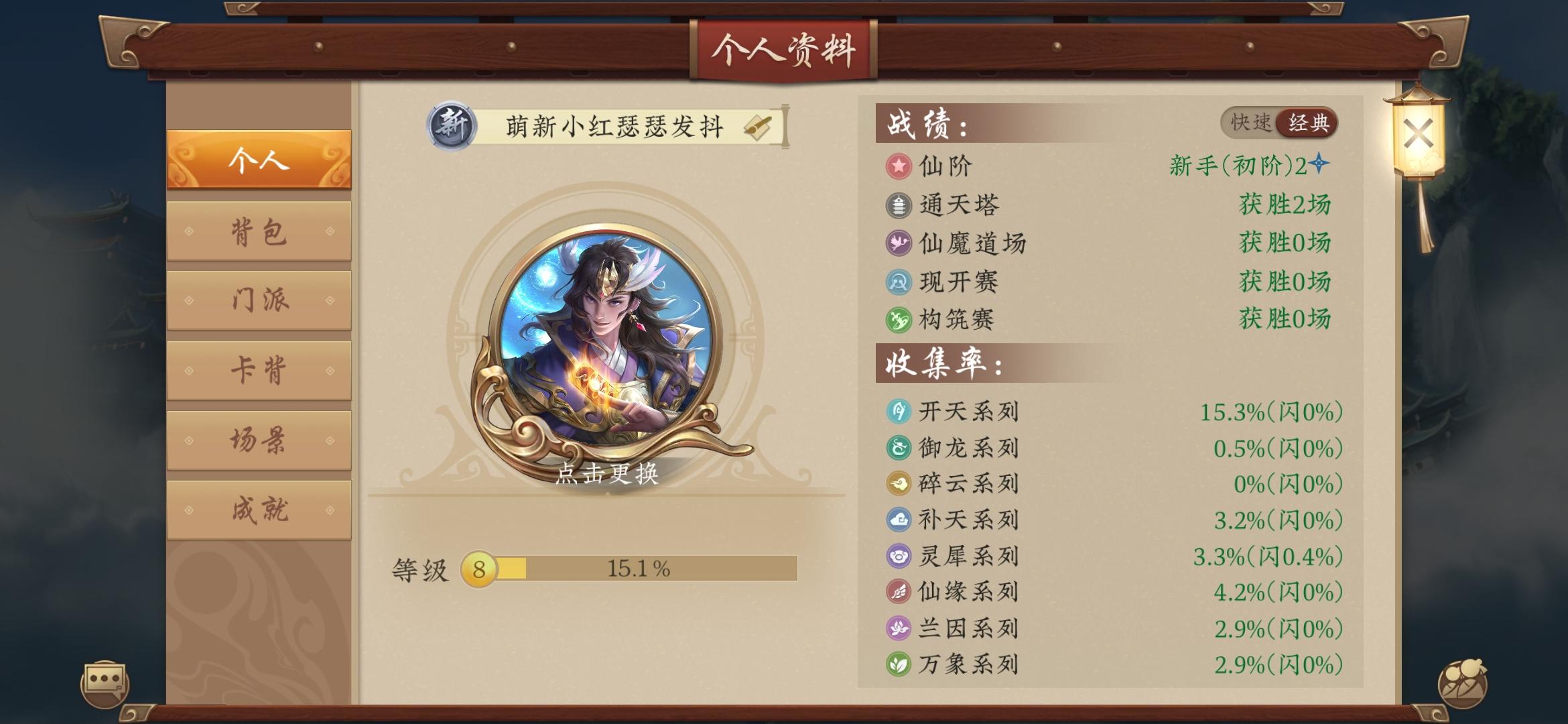Open the name edit scroll icon
This screenshot has width=1568, height=724.
[758, 125]
